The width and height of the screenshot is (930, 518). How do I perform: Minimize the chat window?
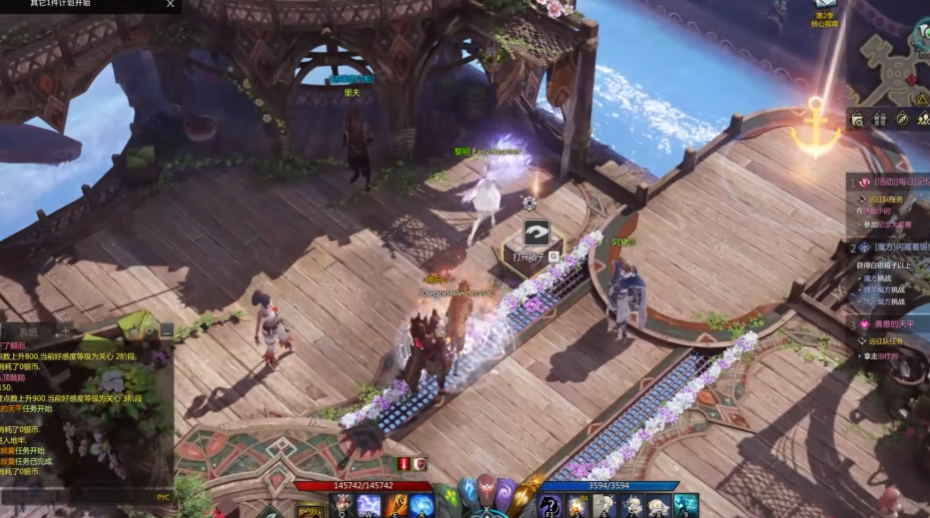coord(166,331)
